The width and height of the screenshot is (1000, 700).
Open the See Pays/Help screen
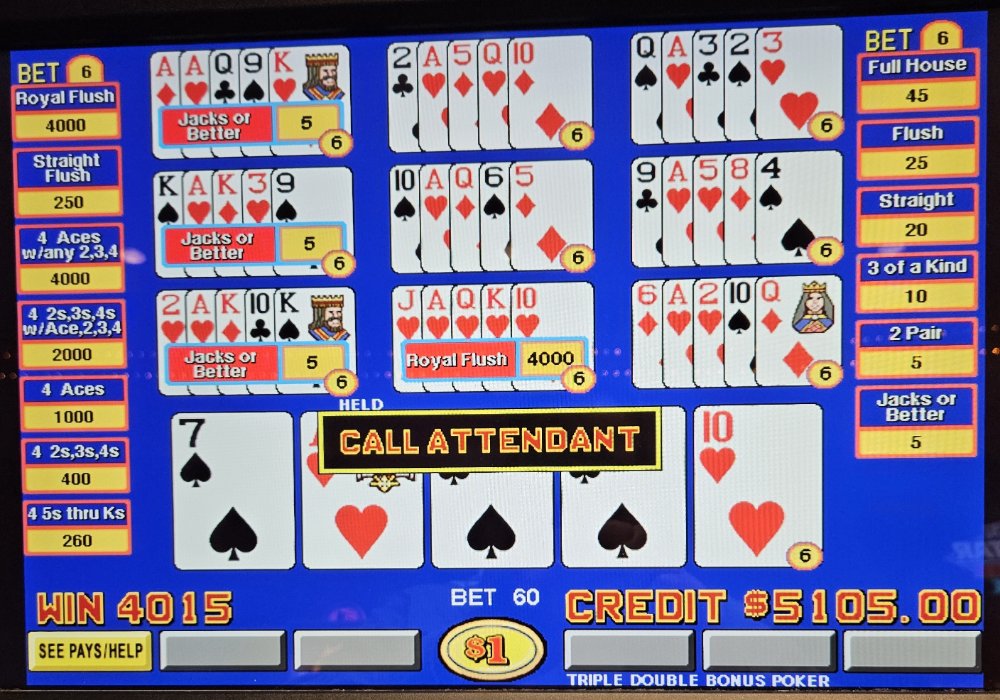90,651
